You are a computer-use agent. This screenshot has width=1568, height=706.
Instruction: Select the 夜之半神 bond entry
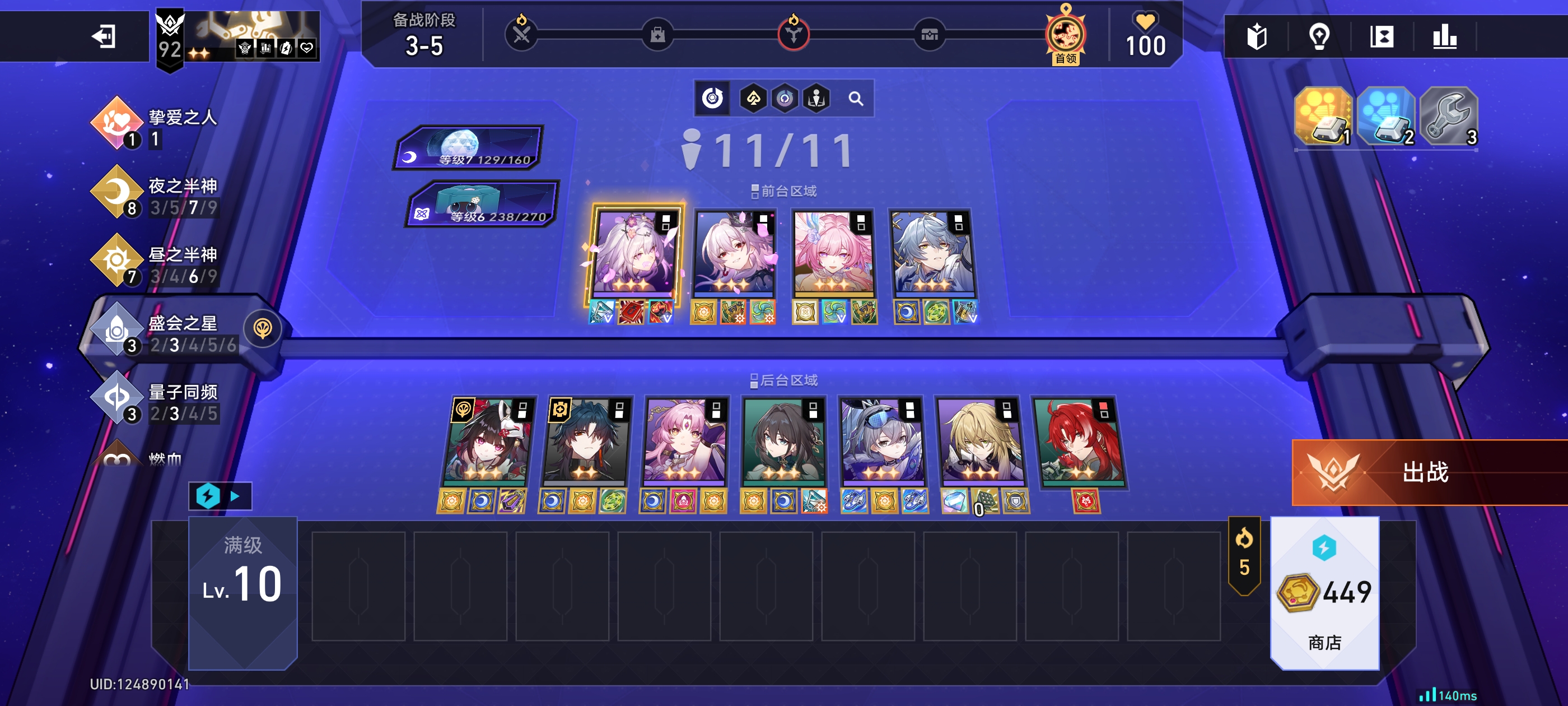(155, 196)
